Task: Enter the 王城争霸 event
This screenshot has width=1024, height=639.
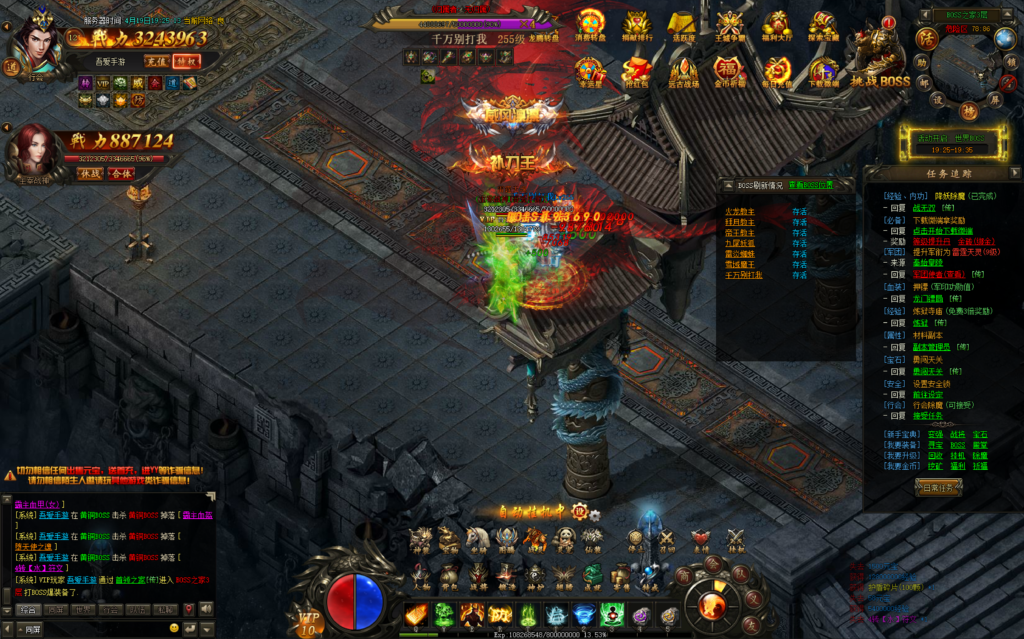Action: (x=730, y=27)
